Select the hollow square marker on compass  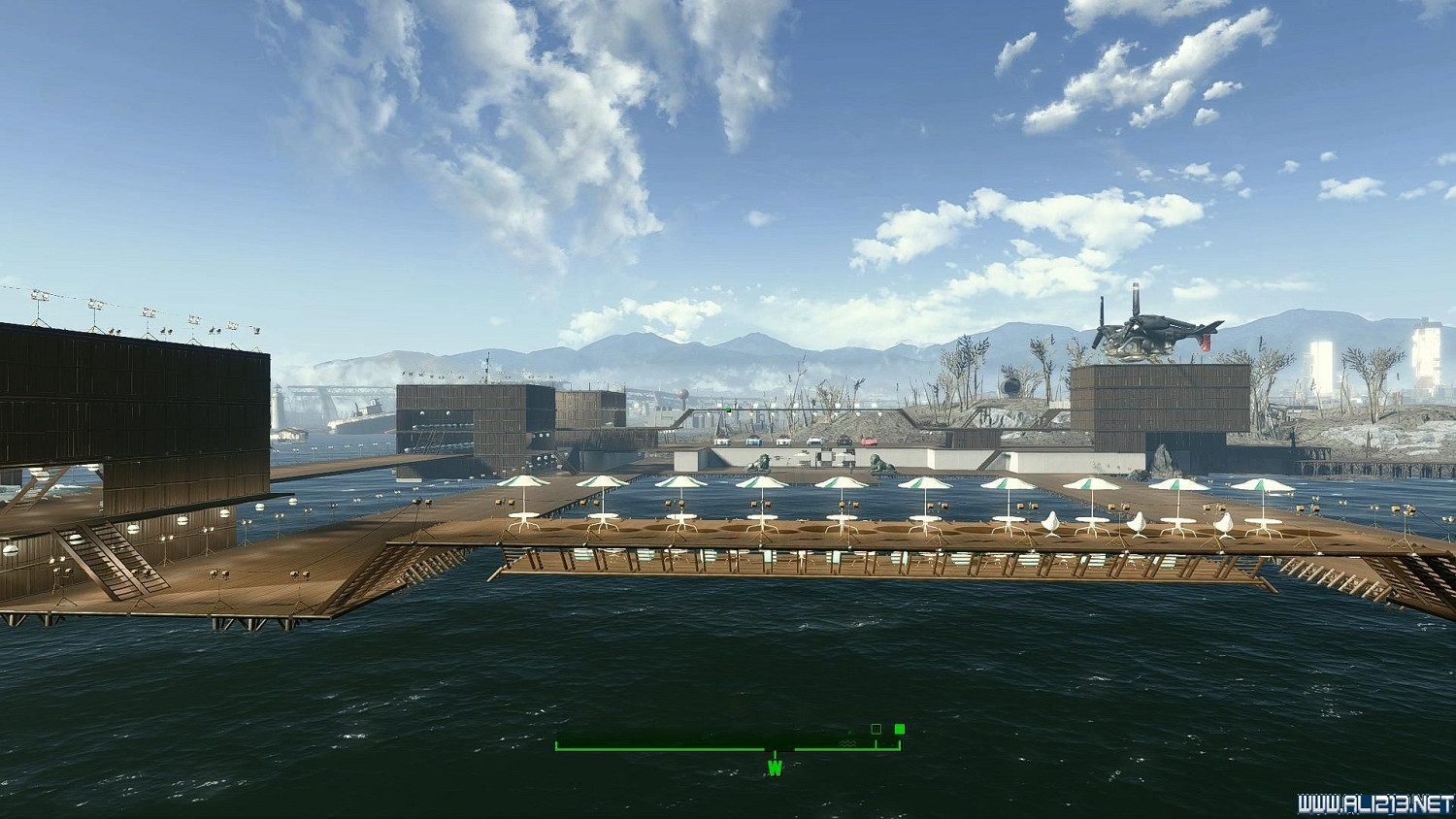(x=877, y=729)
